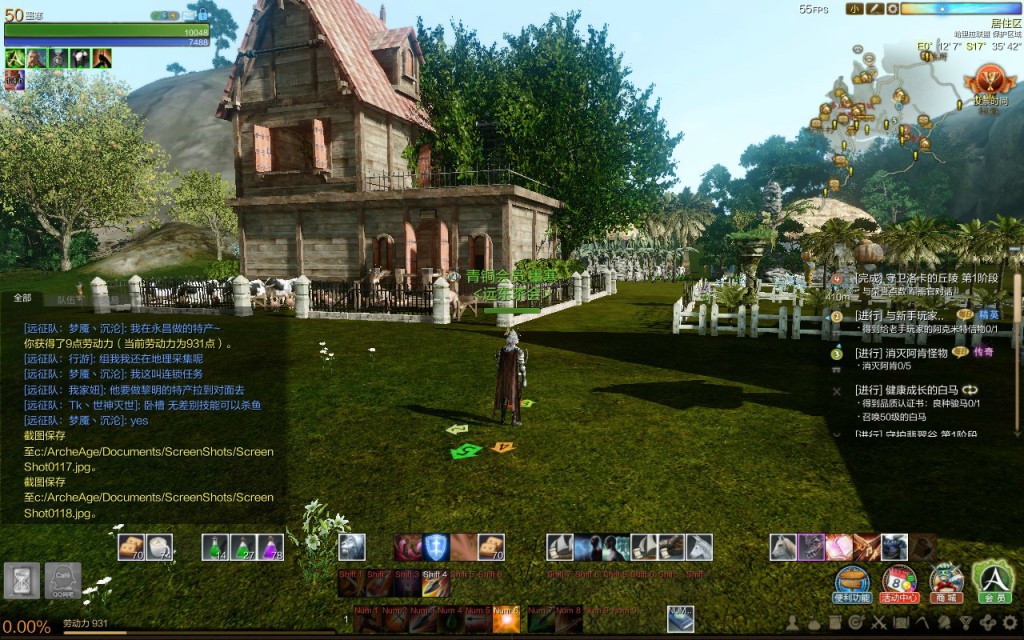Use the purple potion hotbar slot
This screenshot has height=640, width=1024.
click(271, 546)
